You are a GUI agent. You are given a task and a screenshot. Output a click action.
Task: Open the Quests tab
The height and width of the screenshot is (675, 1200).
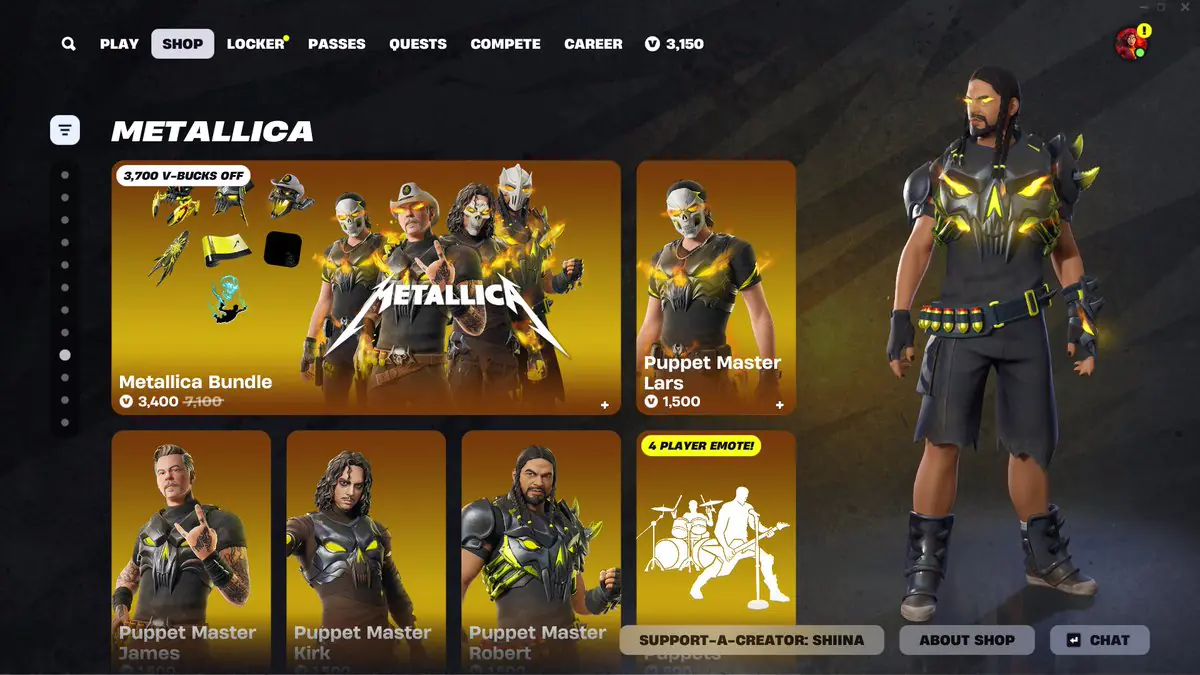(x=418, y=44)
